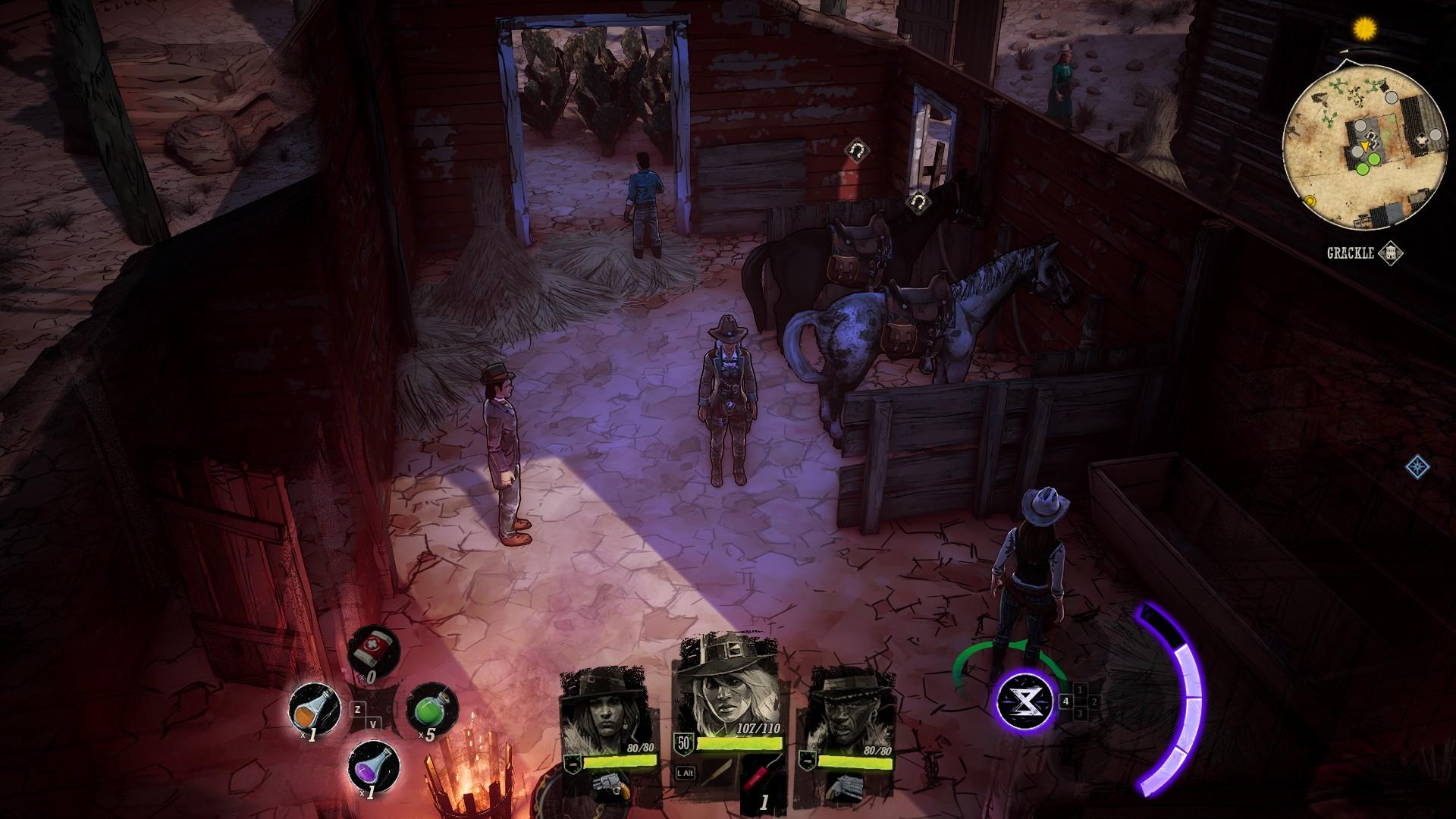Click the blue compass waypoint marker
1456x819 pixels.
[1415, 466]
